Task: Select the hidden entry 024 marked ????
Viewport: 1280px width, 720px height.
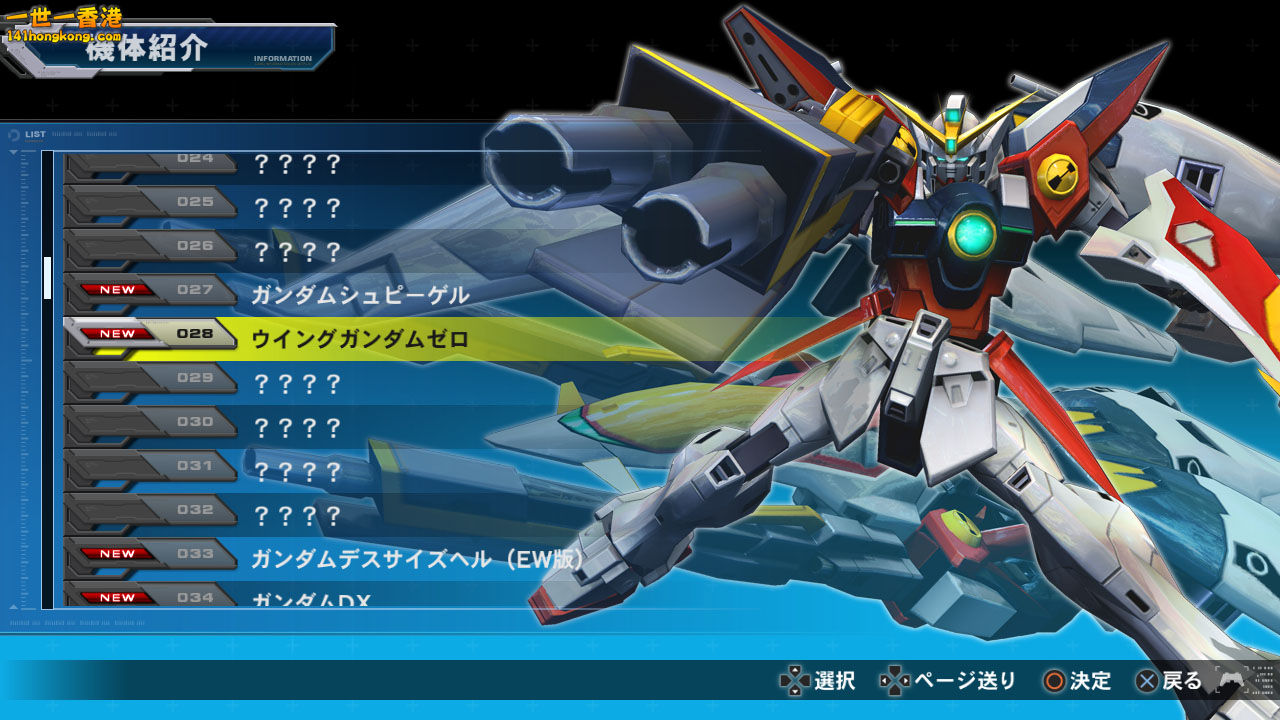Action: coord(300,164)
